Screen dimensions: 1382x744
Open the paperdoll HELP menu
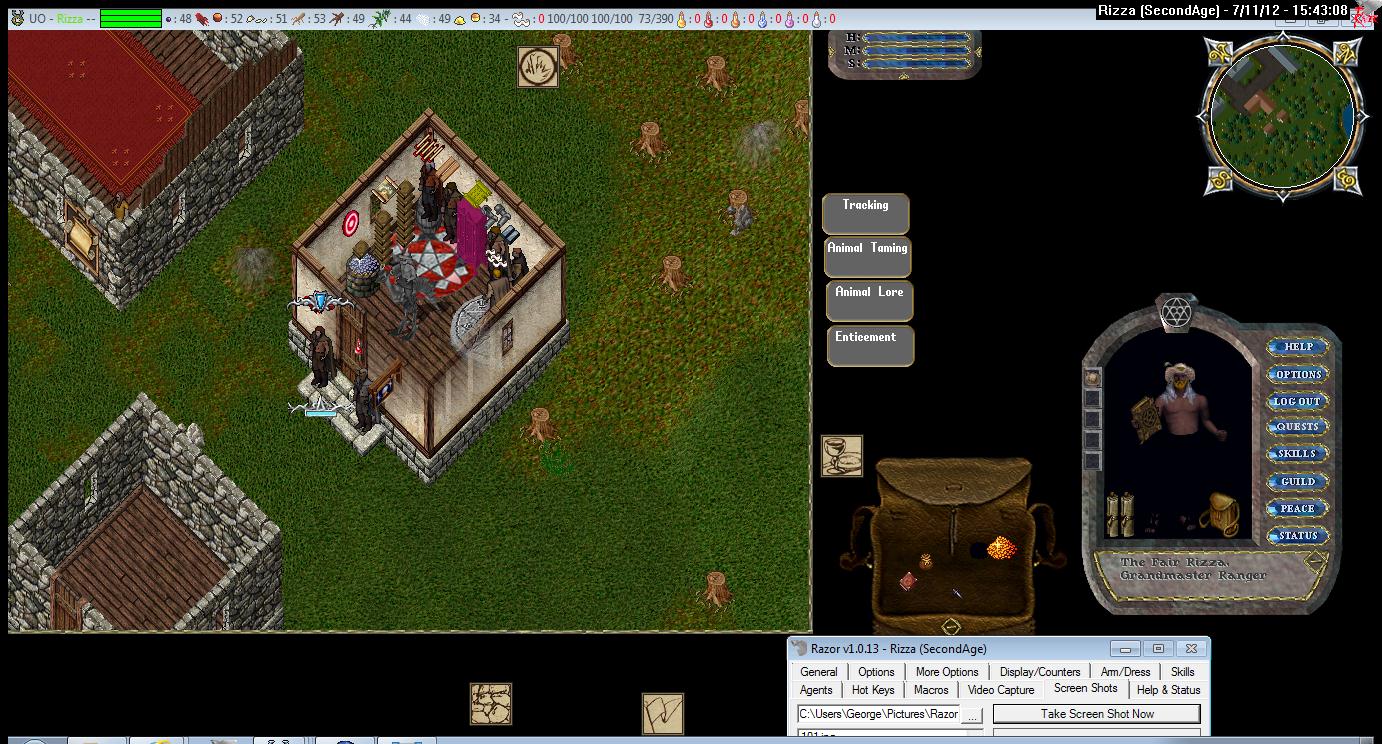[1297, 347]
